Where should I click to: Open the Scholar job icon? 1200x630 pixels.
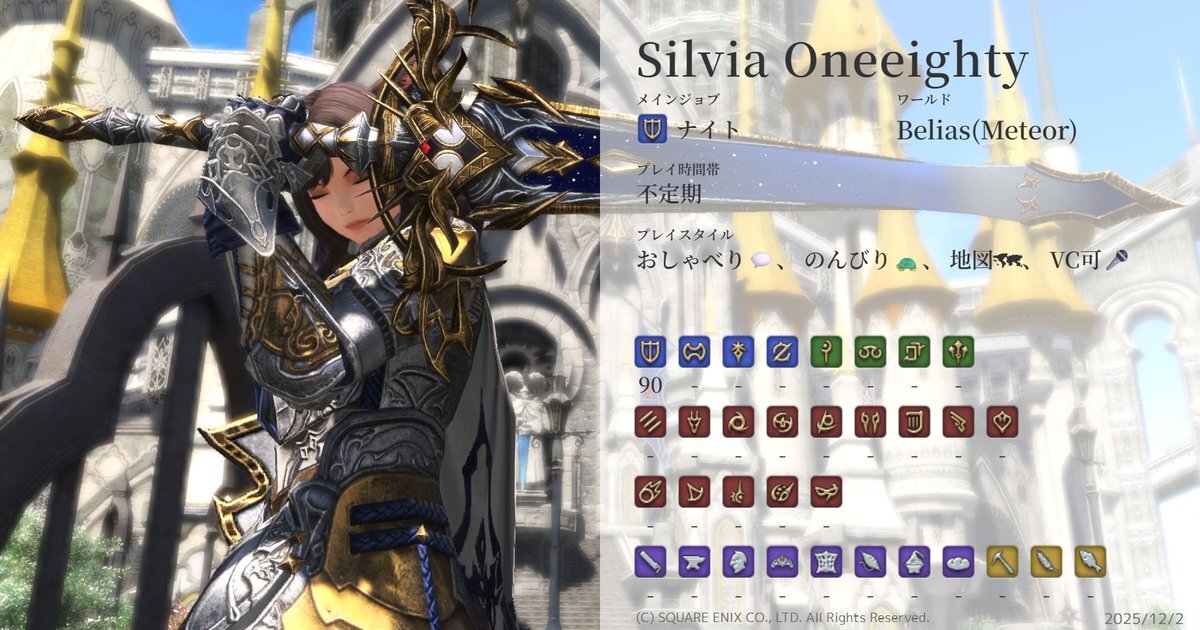point(870,351)
